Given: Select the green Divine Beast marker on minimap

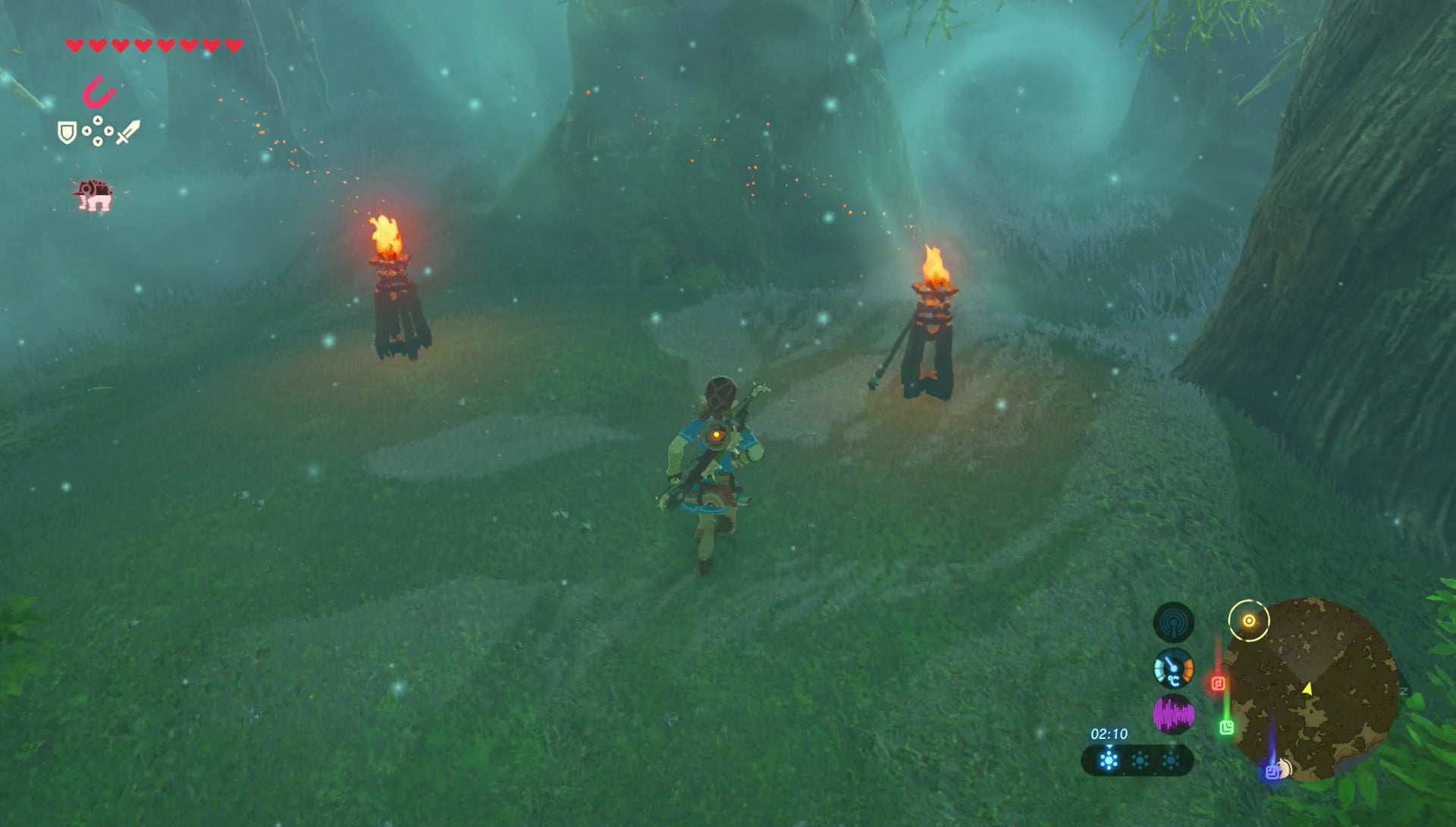Looking at the screenshot, I should (1228, 727).
